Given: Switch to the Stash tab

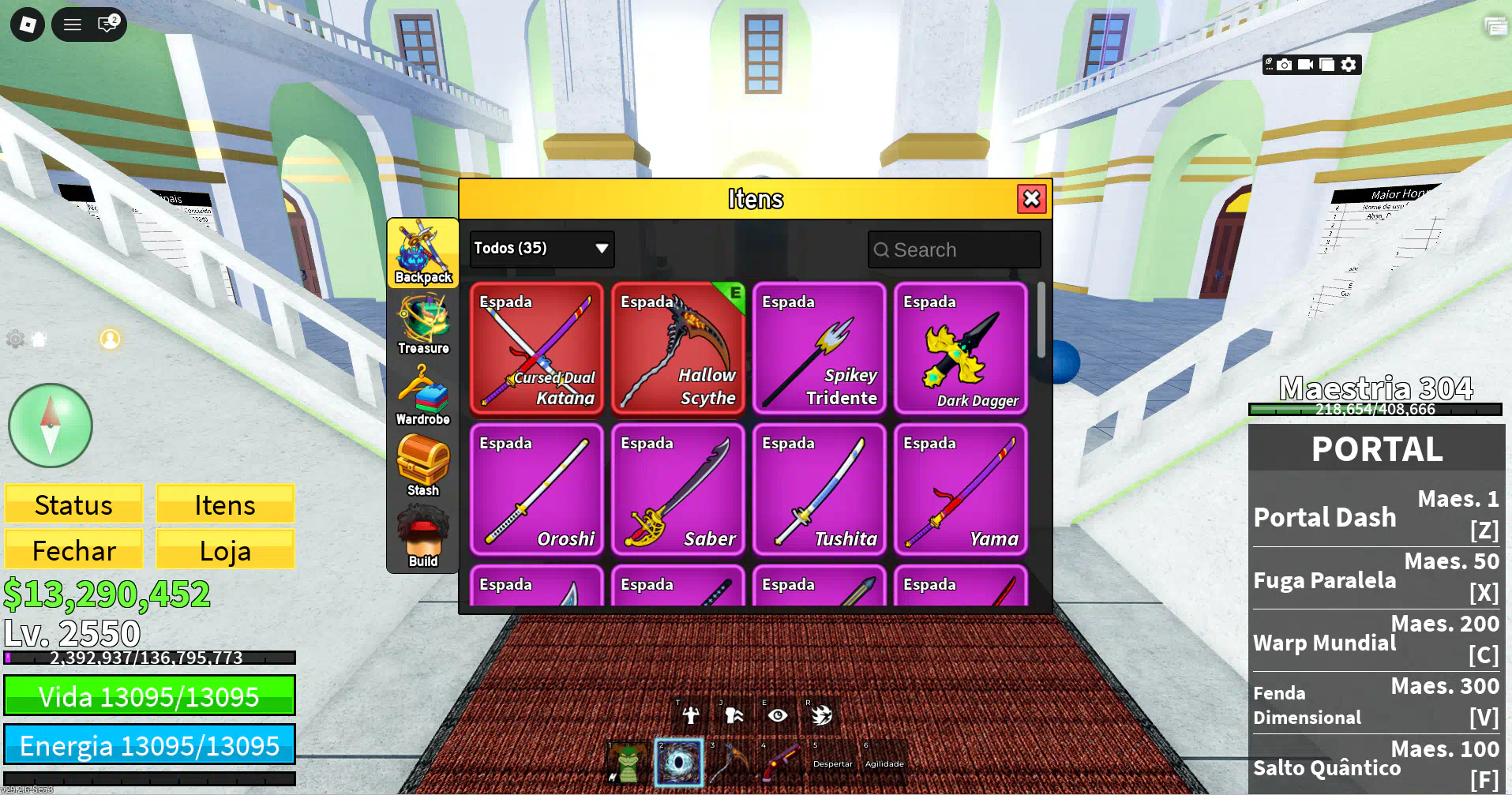Looking at the screenshot, I should point(423,467).
